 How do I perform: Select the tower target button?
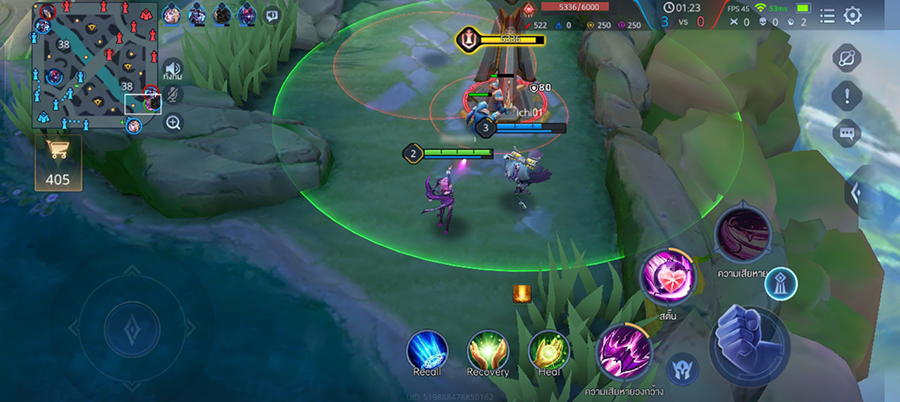781,284
